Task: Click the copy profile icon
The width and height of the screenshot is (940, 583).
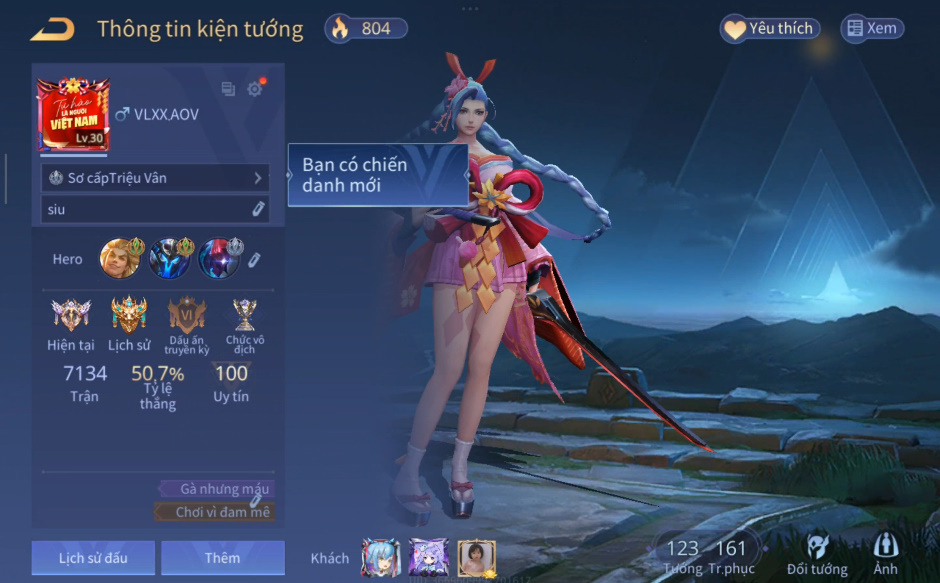Action: click(228, 89)
